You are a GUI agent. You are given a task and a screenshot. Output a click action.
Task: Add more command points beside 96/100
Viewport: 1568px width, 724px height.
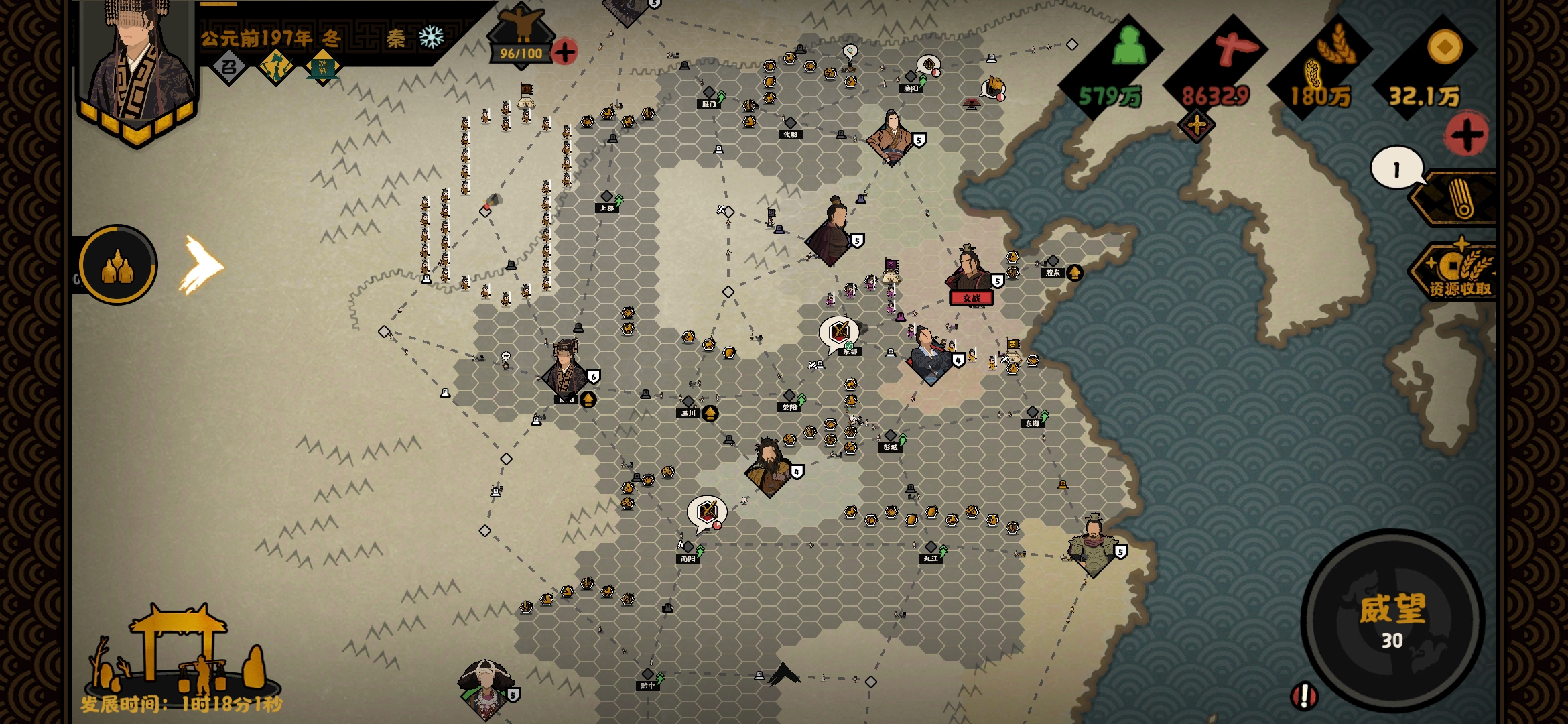pos(565,52)
